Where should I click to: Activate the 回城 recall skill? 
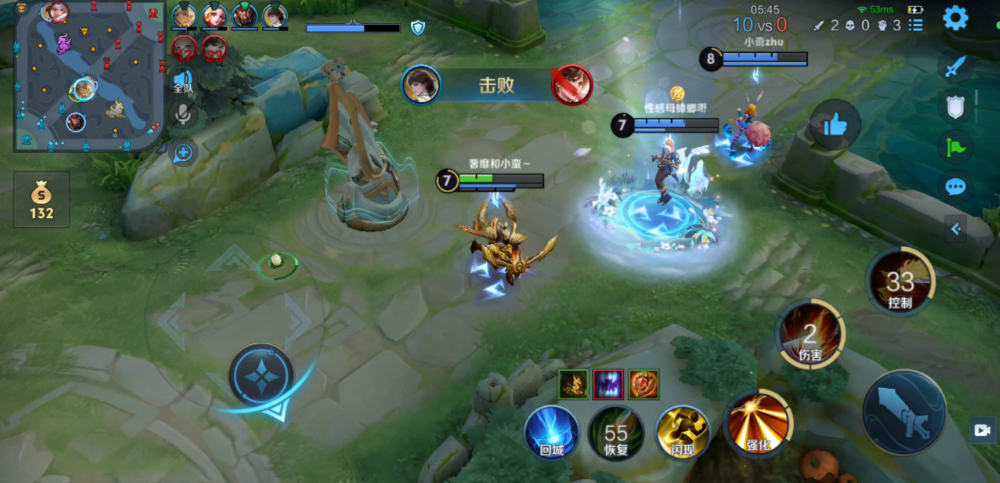coord(552,432)
